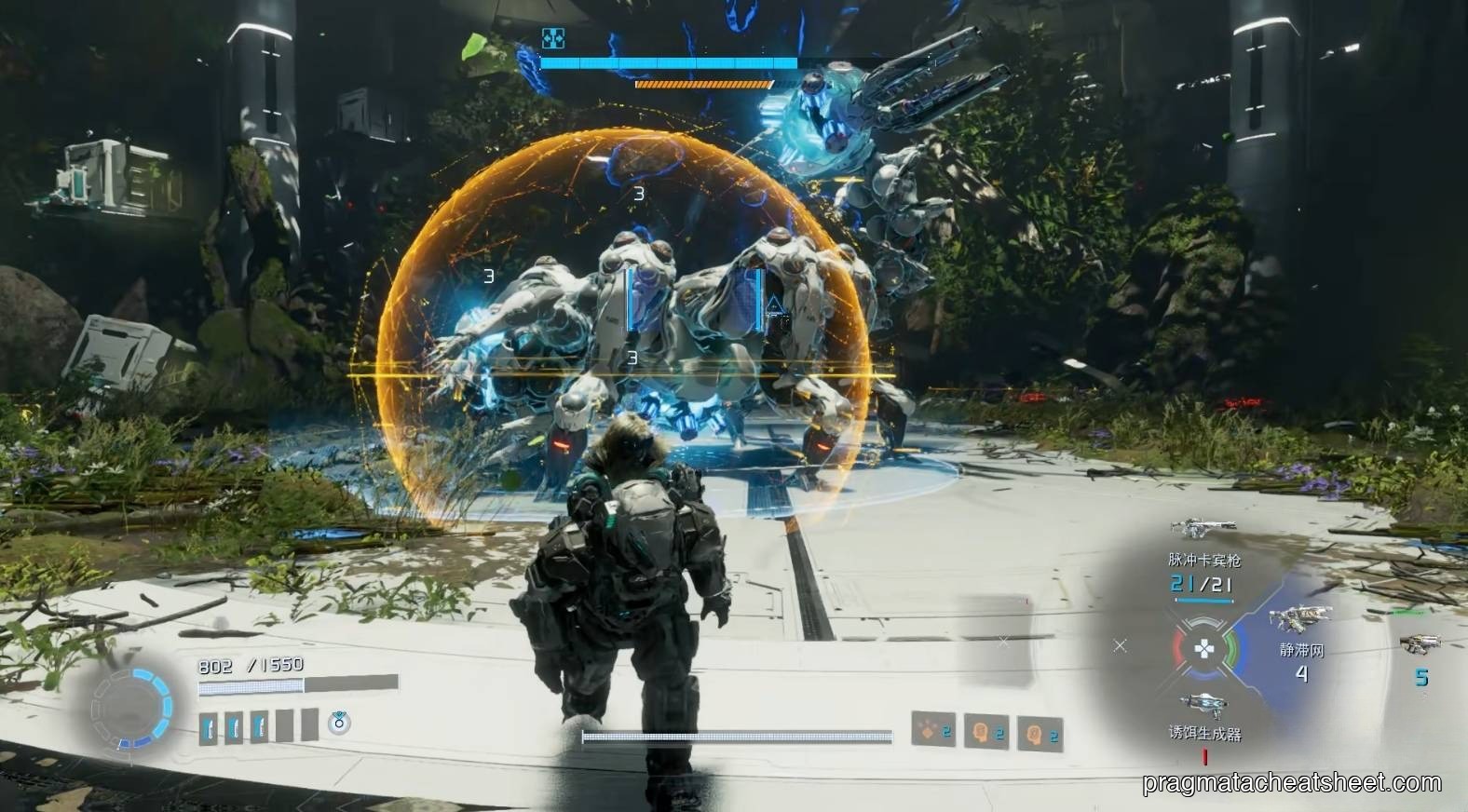The image size is (1468, 812).
Task: Select the Pulse Carbine (脉冲卡宾枪) weapon icon
Action: tap(1203, 528)
